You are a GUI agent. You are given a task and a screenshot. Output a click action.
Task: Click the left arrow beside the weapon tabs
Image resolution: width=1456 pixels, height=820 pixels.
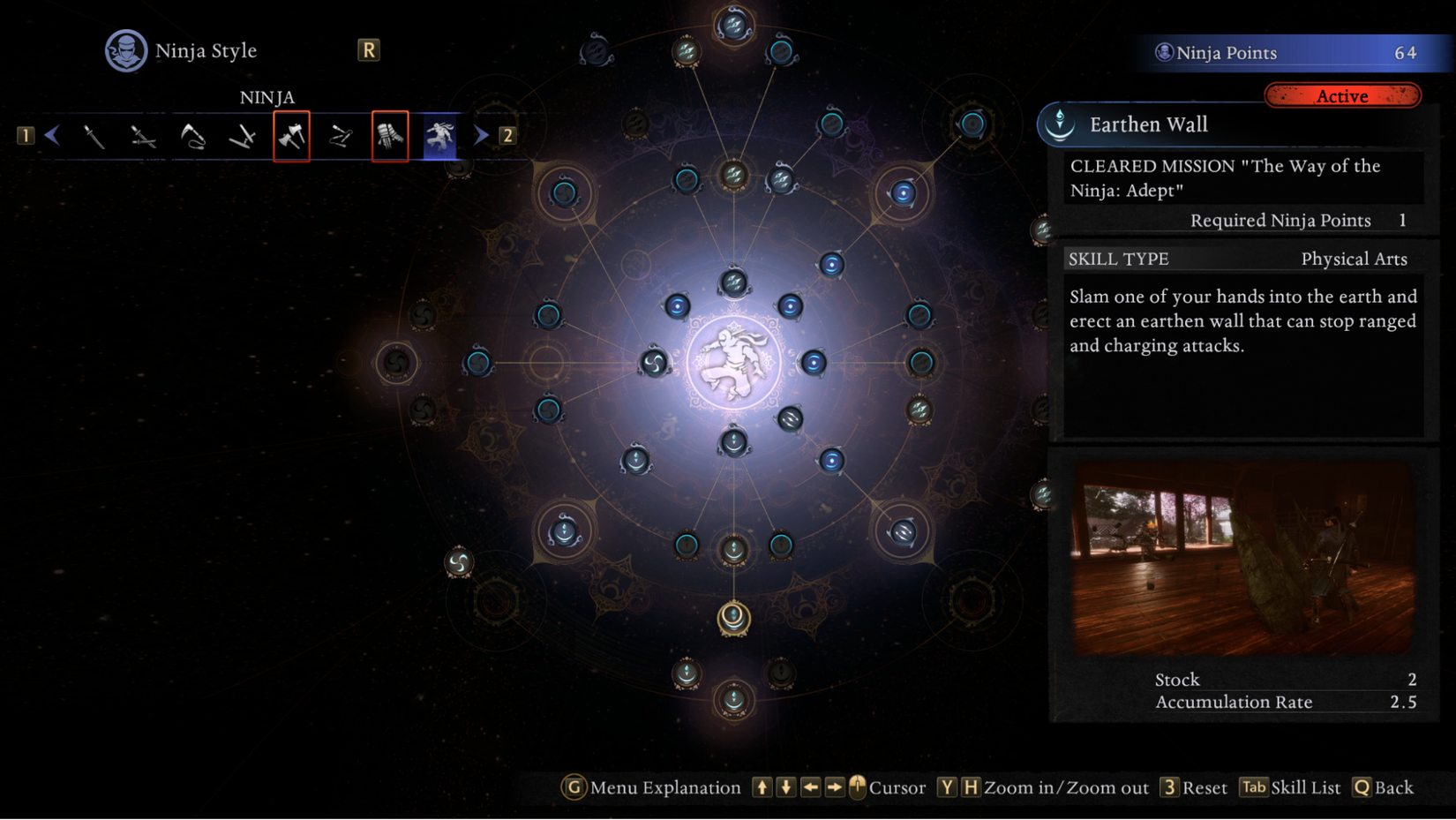(x=52, y=136)
